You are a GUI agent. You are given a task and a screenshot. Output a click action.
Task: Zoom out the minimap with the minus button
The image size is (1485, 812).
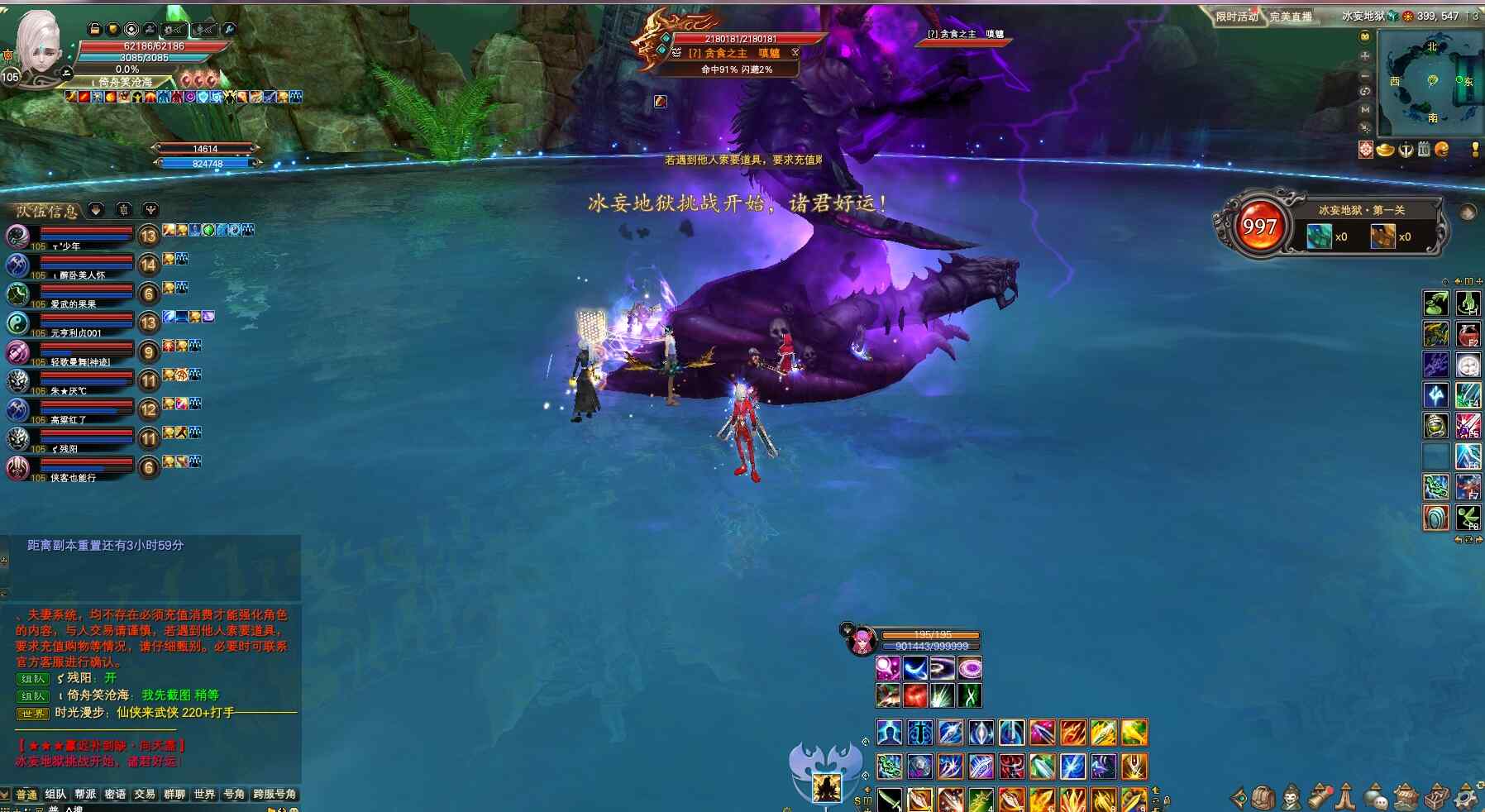[x=1365, y=74]
